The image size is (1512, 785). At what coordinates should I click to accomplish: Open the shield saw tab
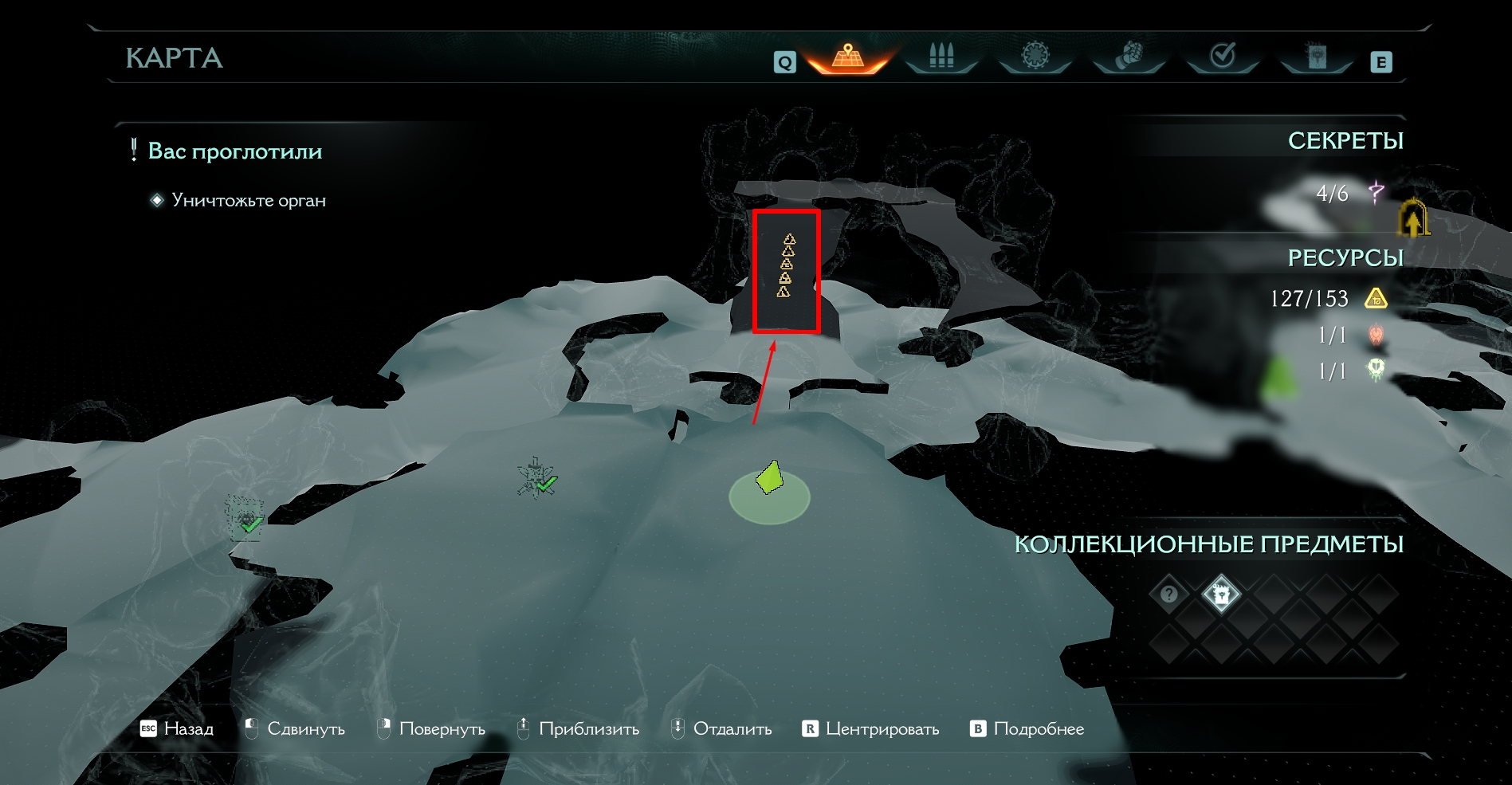click(1035, 57)
